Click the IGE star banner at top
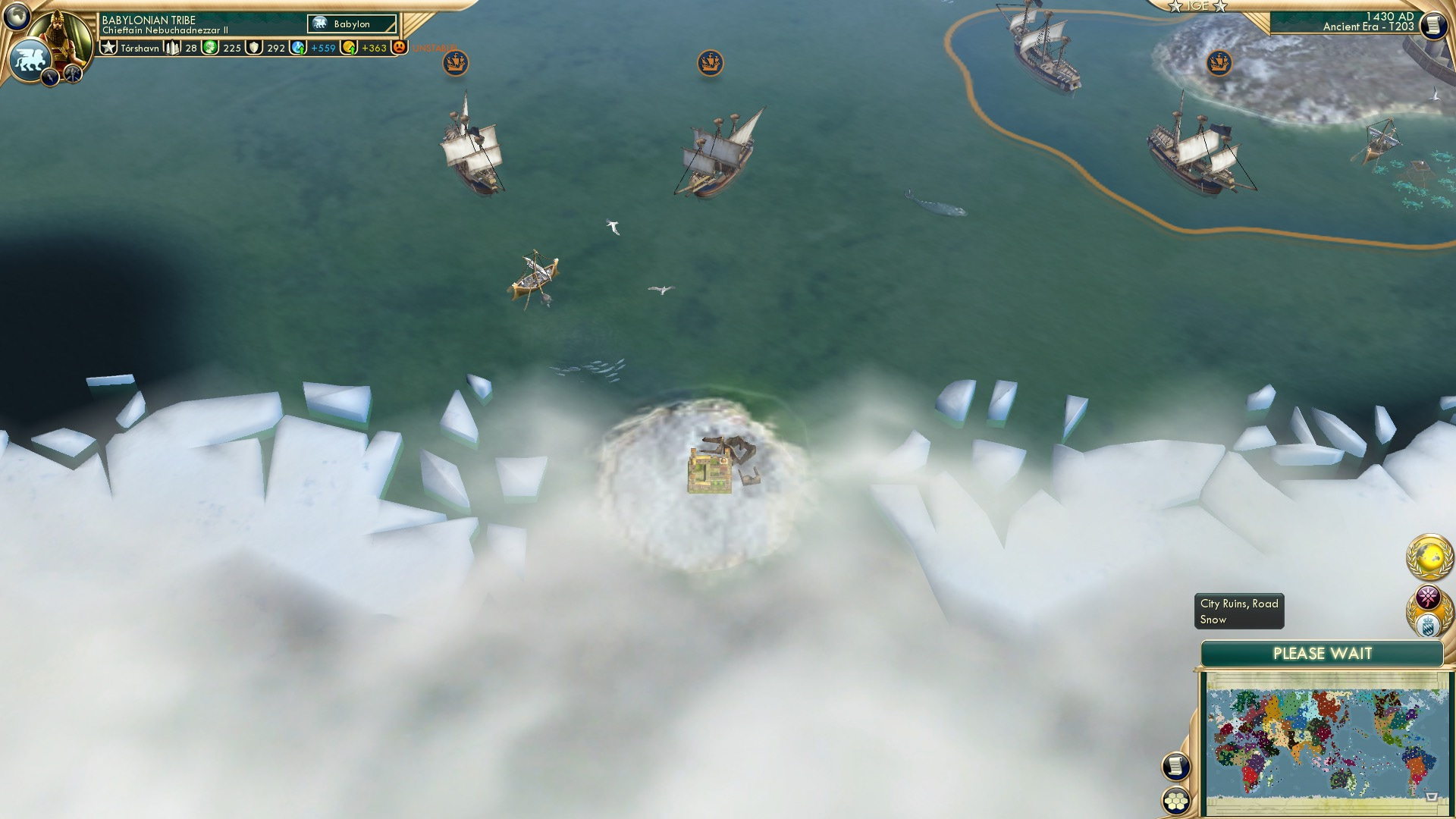 click(x=1198, y=7)
